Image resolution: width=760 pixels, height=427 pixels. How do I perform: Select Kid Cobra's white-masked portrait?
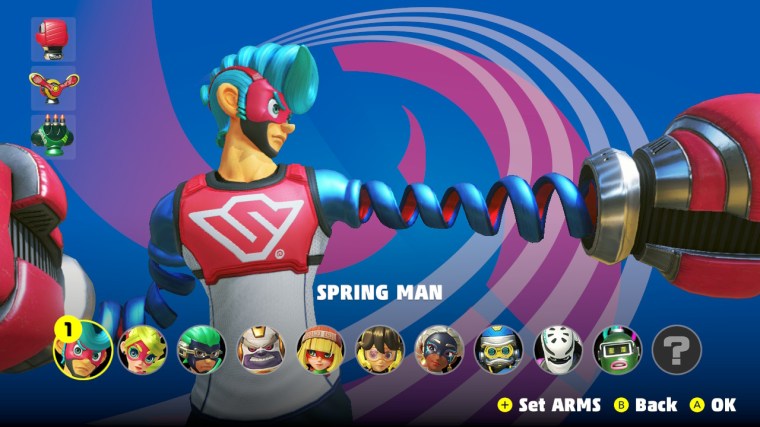(558, 350)
